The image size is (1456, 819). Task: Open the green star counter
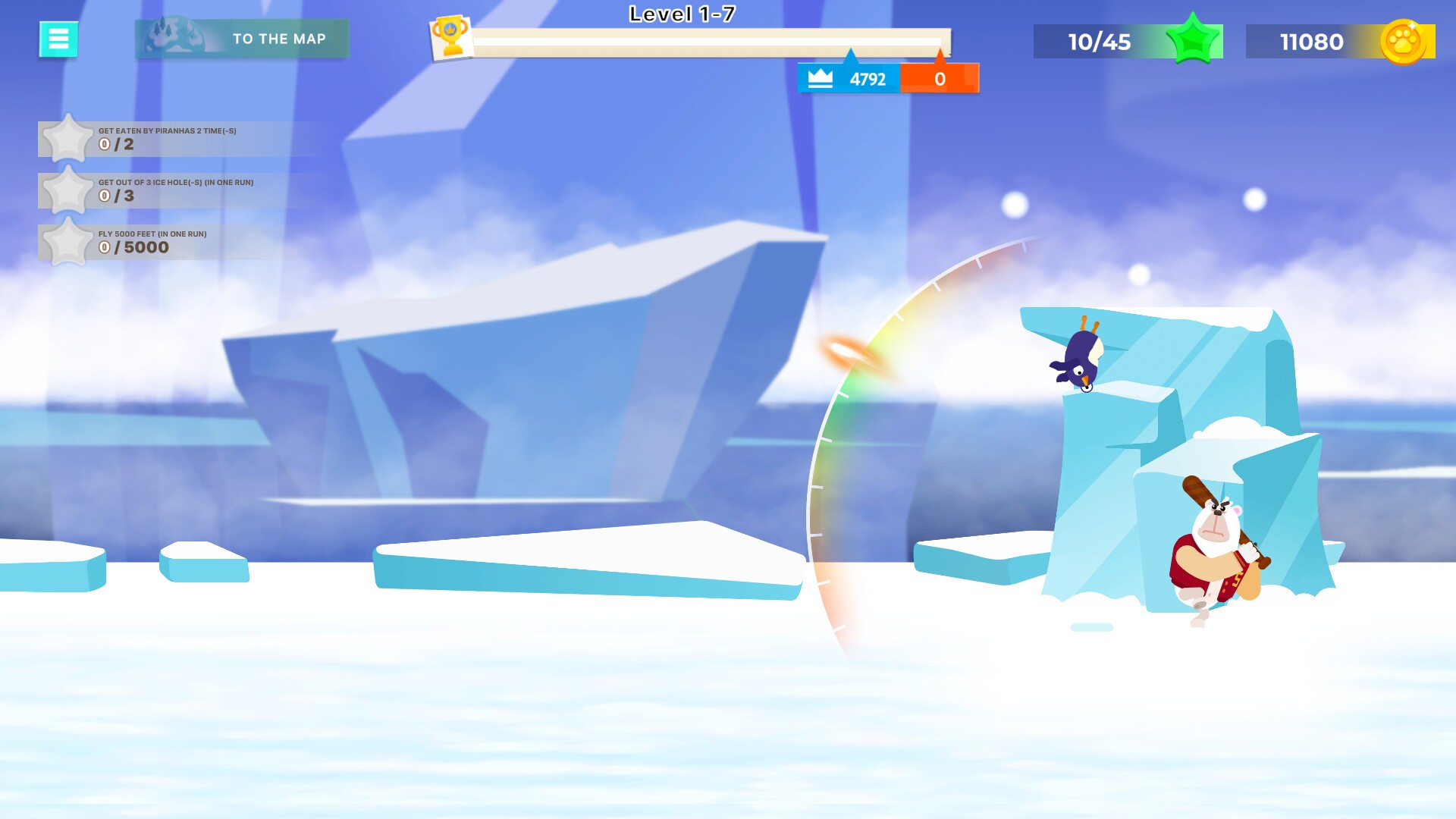tap(1127, 42)
